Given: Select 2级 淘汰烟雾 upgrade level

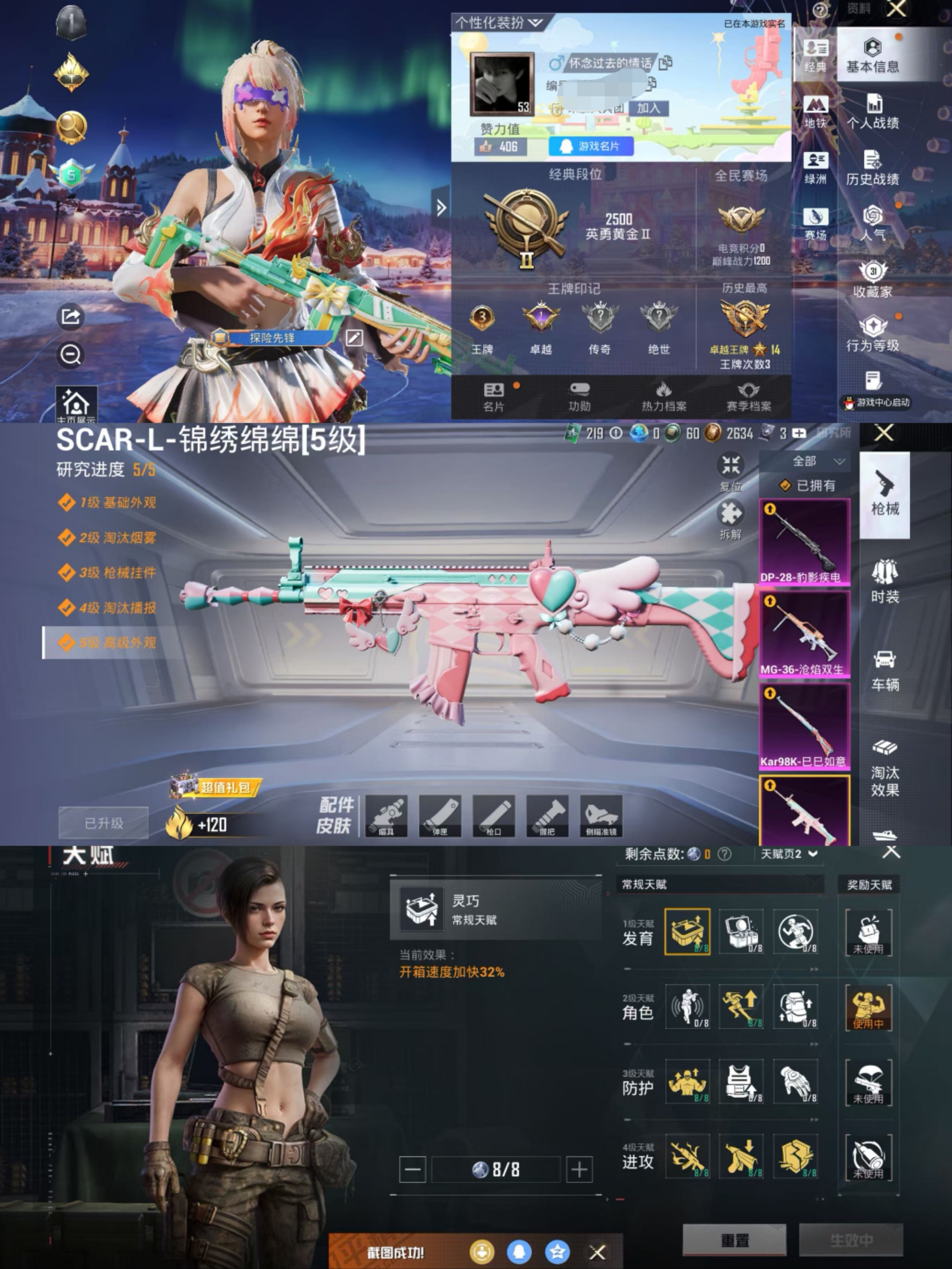Looking at the screenshot, I should [108, 538].
